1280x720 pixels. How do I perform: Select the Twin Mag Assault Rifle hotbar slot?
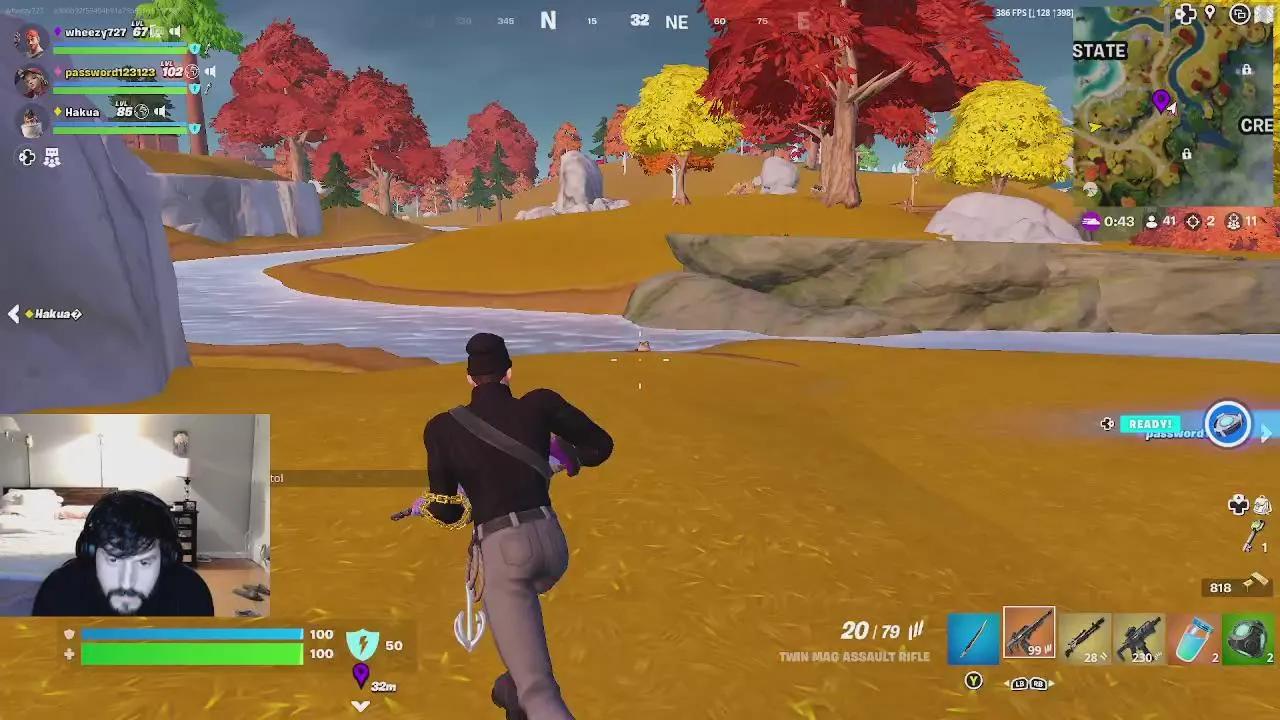[1028, 632]
